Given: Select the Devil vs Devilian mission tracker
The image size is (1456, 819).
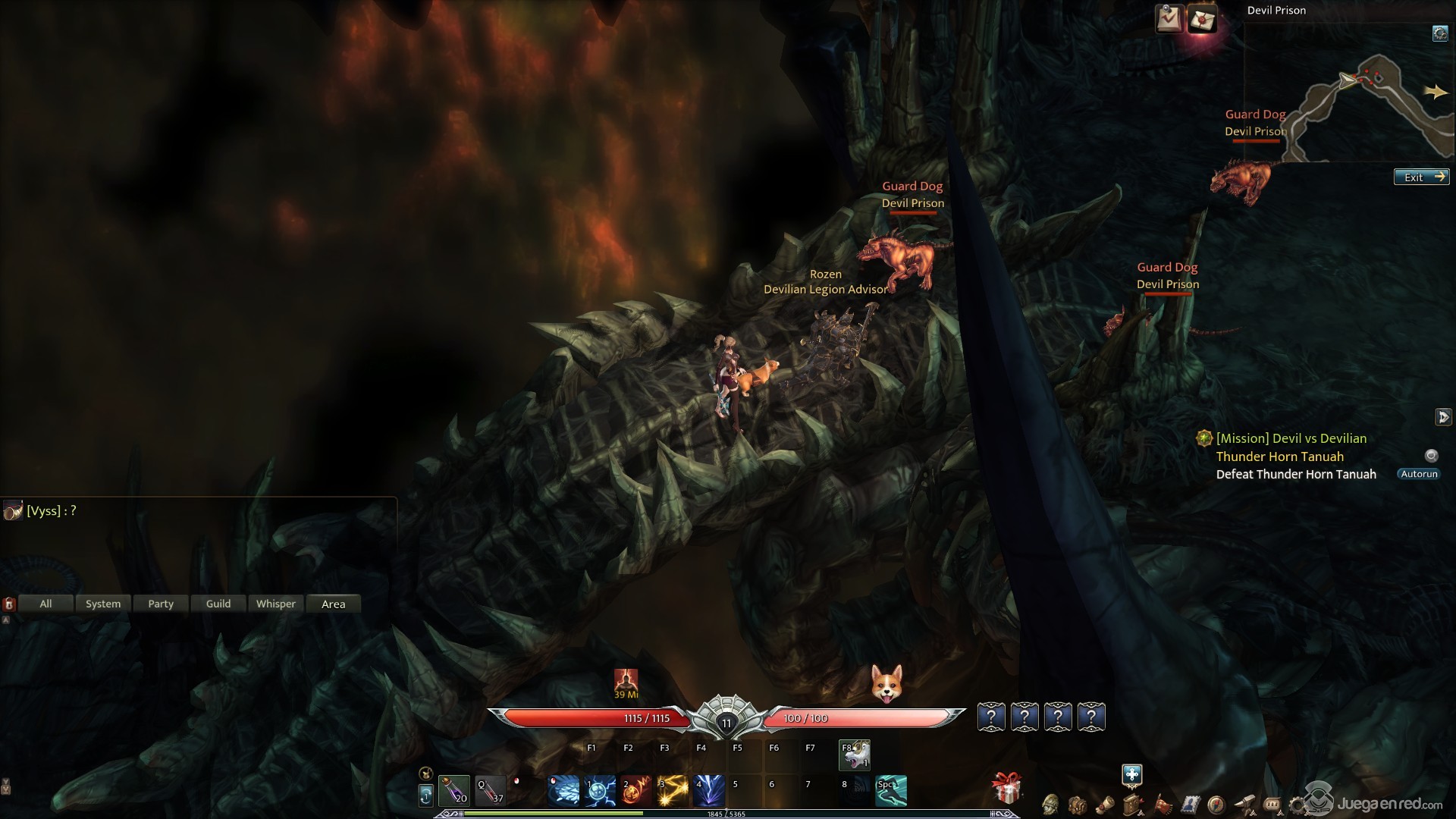Looking at the screenshot, I should point(1291,438).
